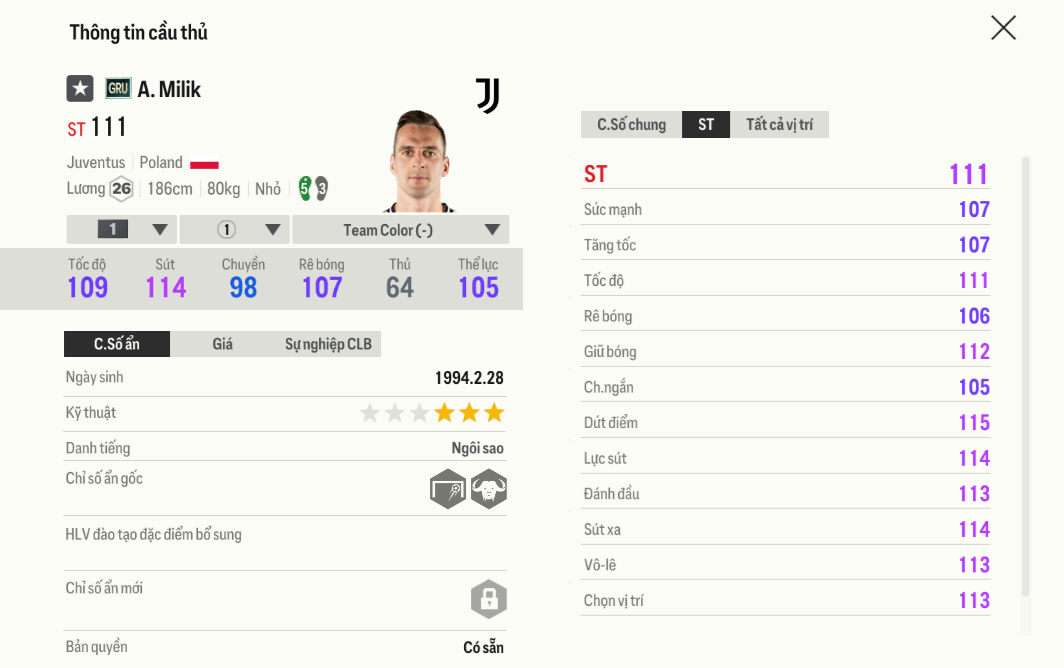The width and height of the screenshot is (1064, 668).
Task: Open the circled 1 dropdown
Action: tap(235, 230)
